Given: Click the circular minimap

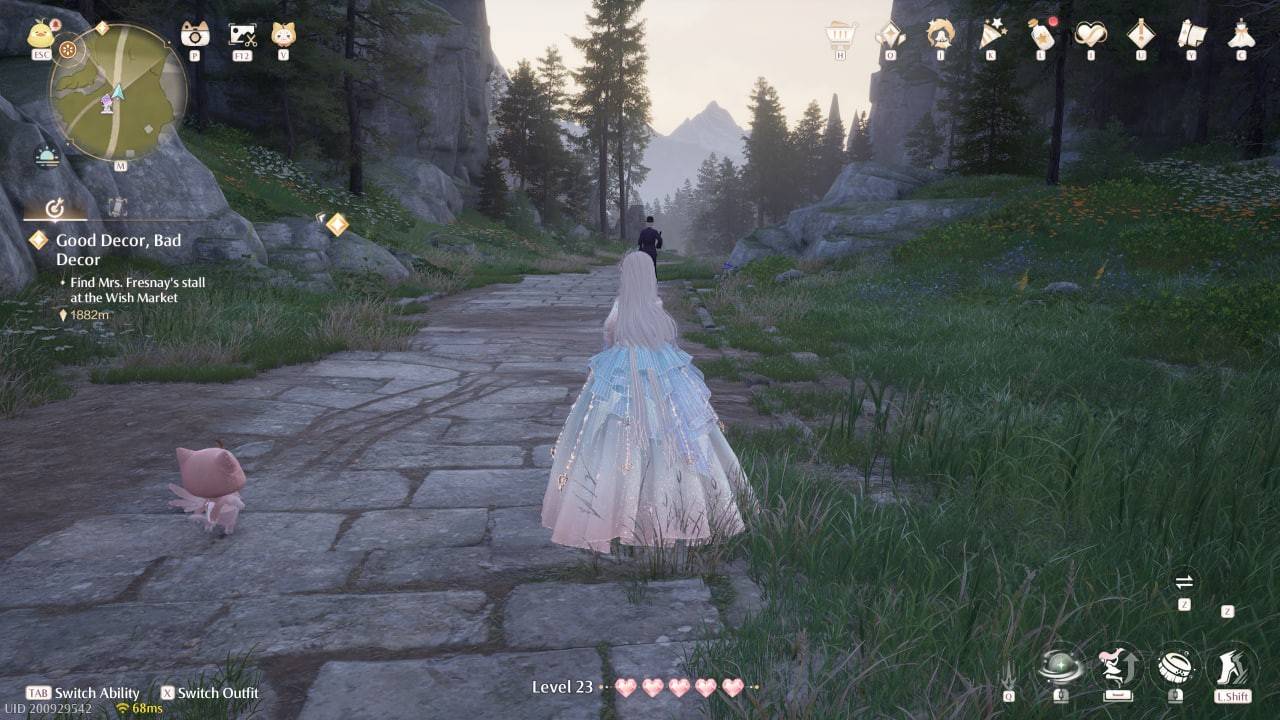Looking at the screenshot, I should pyautogui.click(x=118, y=93).
